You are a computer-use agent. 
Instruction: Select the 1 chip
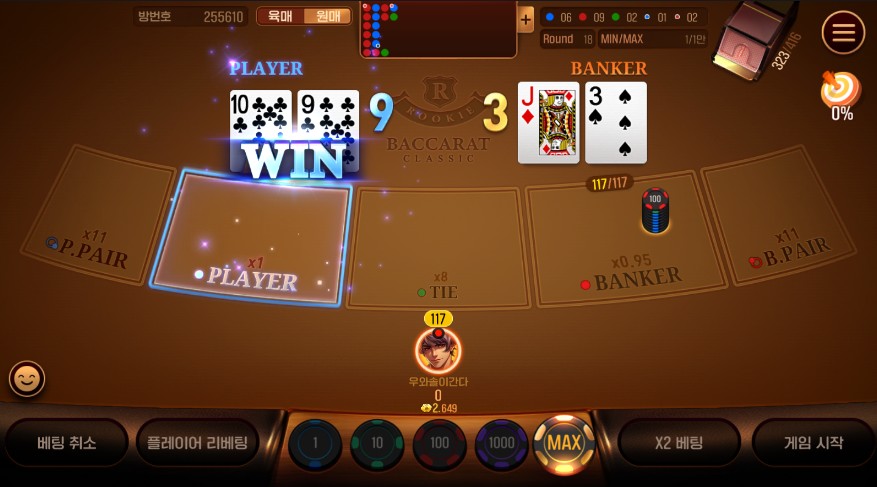click(x=315, y=444)
